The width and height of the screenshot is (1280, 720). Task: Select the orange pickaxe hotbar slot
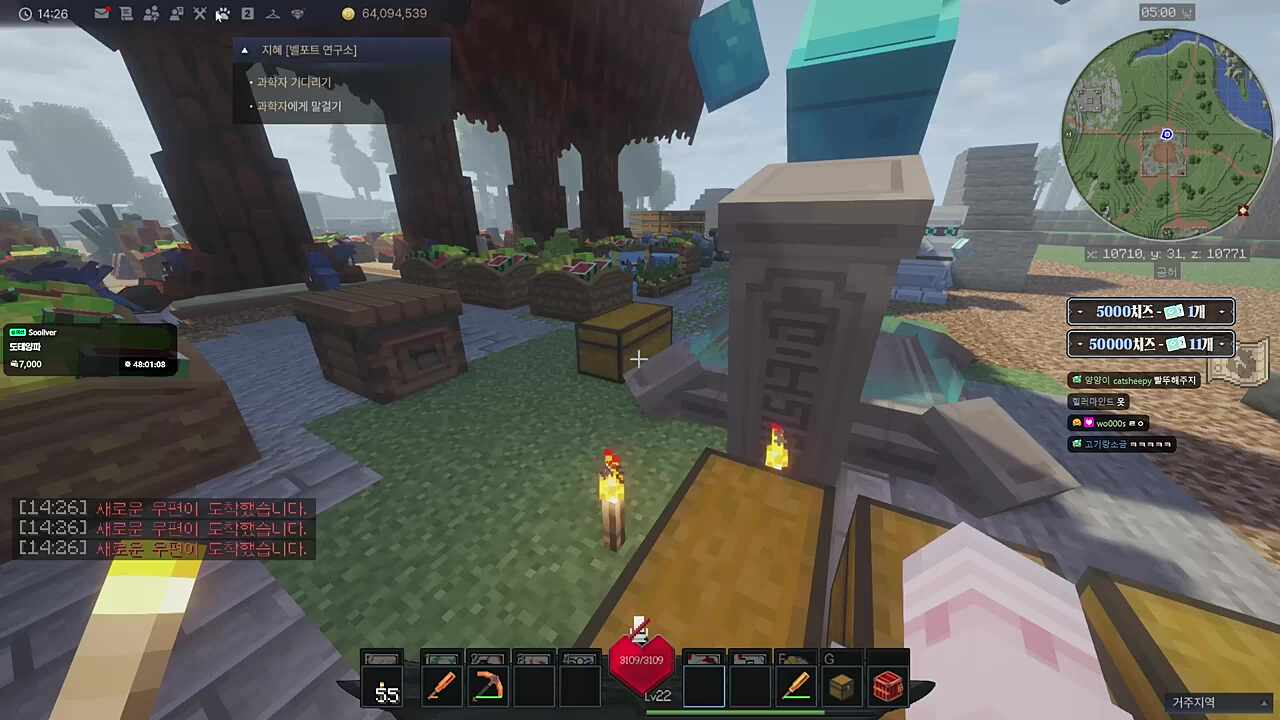[488, 688]
